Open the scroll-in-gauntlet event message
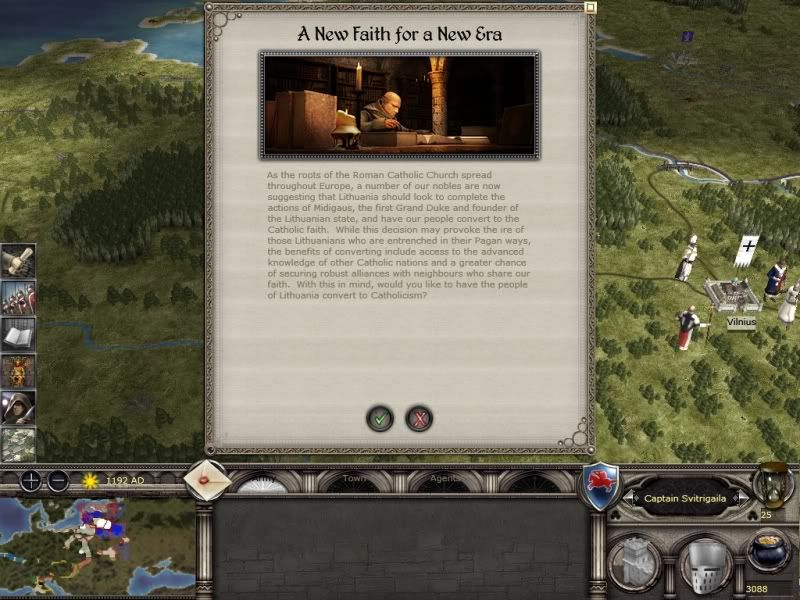This screenshot has height=600, width=800. 18,263
